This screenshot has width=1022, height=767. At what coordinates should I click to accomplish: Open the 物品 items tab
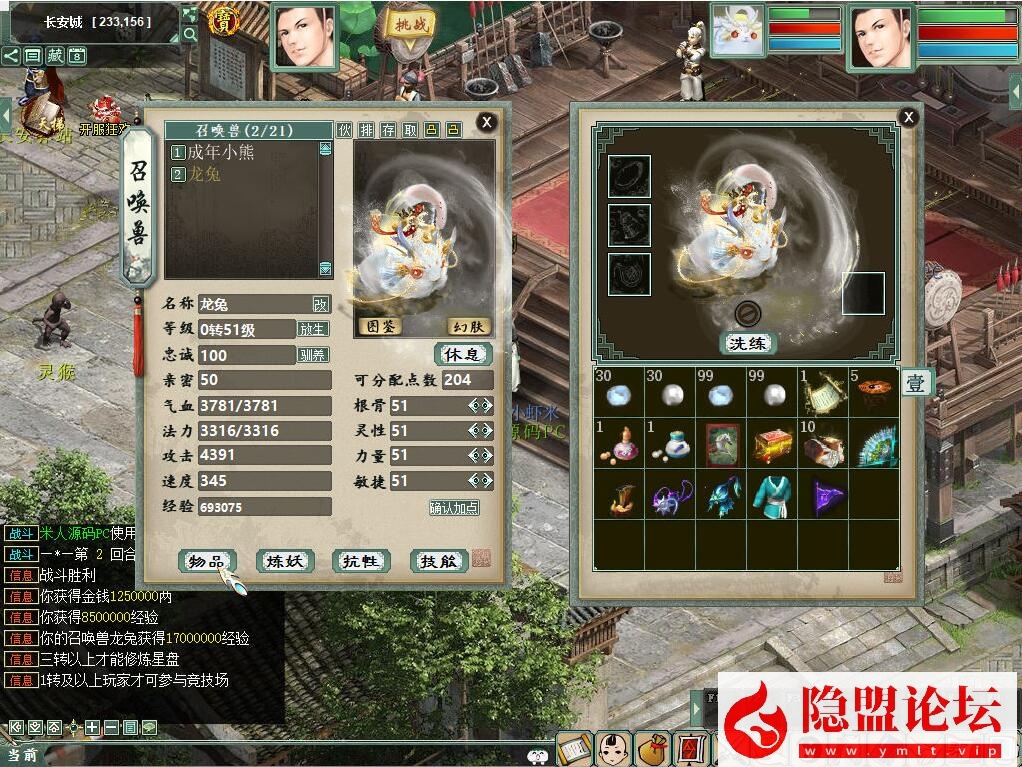pos(208,561)
